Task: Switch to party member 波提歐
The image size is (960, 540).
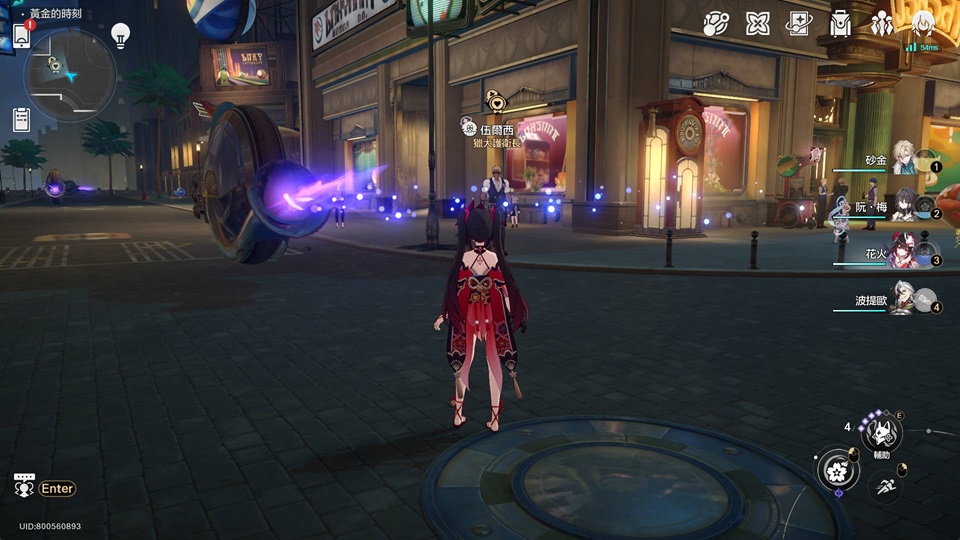Action: point(904,300)
